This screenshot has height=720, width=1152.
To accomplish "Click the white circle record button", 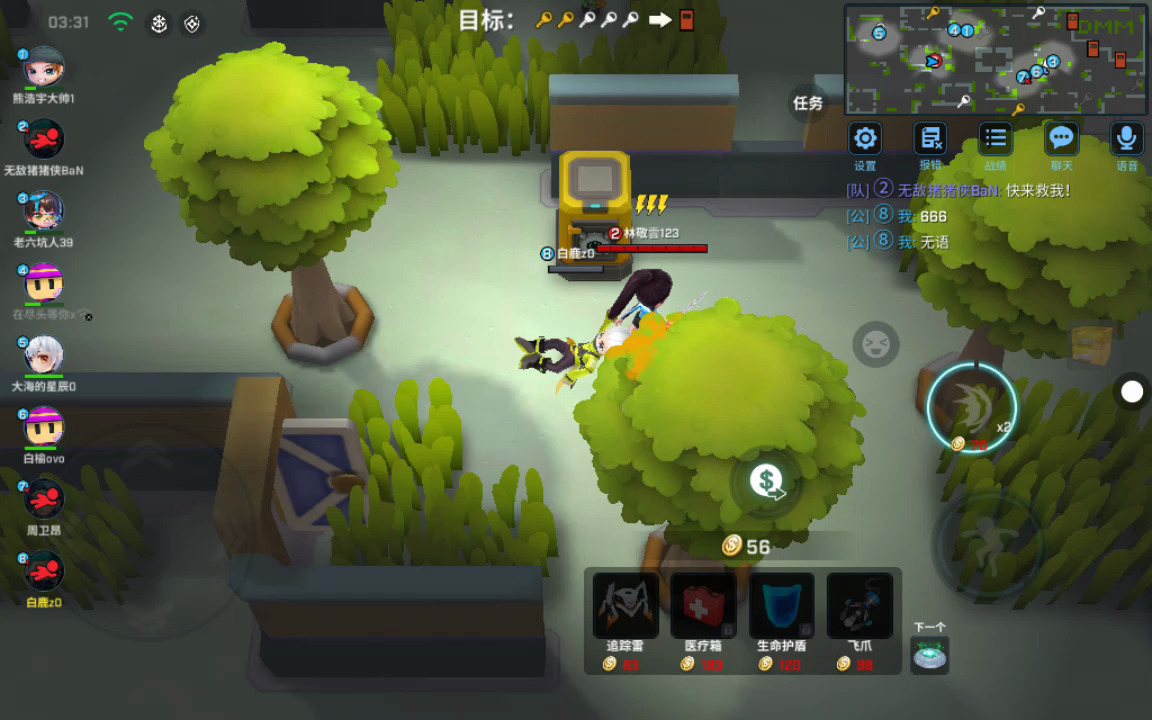I will click(x=1131, y=392).
